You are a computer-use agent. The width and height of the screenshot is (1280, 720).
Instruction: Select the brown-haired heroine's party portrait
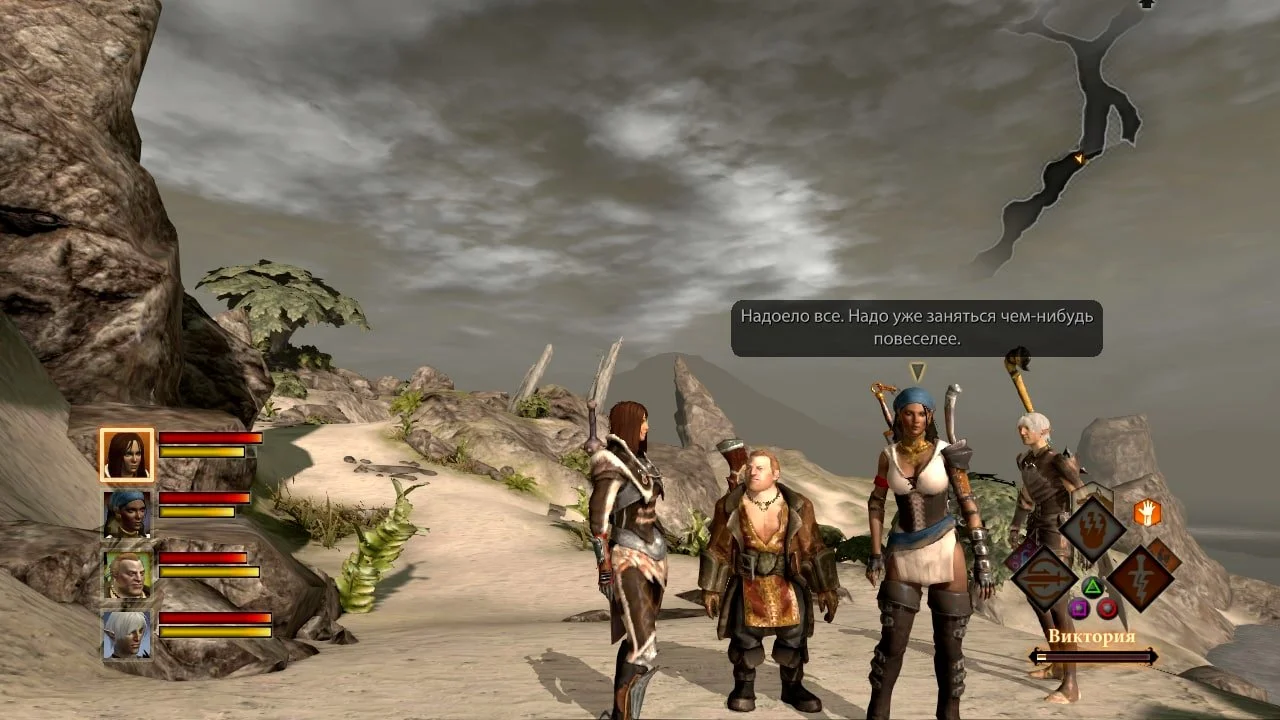[x=126, y=455]
